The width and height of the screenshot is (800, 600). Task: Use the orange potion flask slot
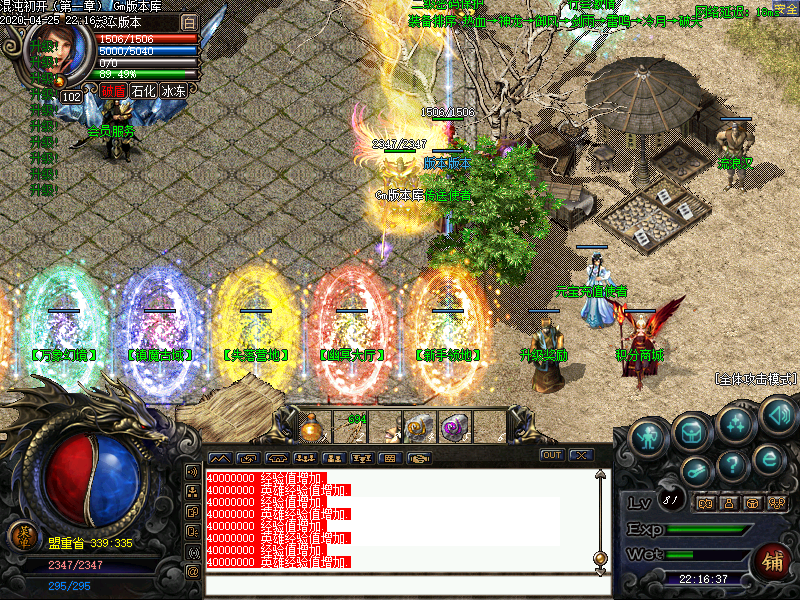[314, 428]
